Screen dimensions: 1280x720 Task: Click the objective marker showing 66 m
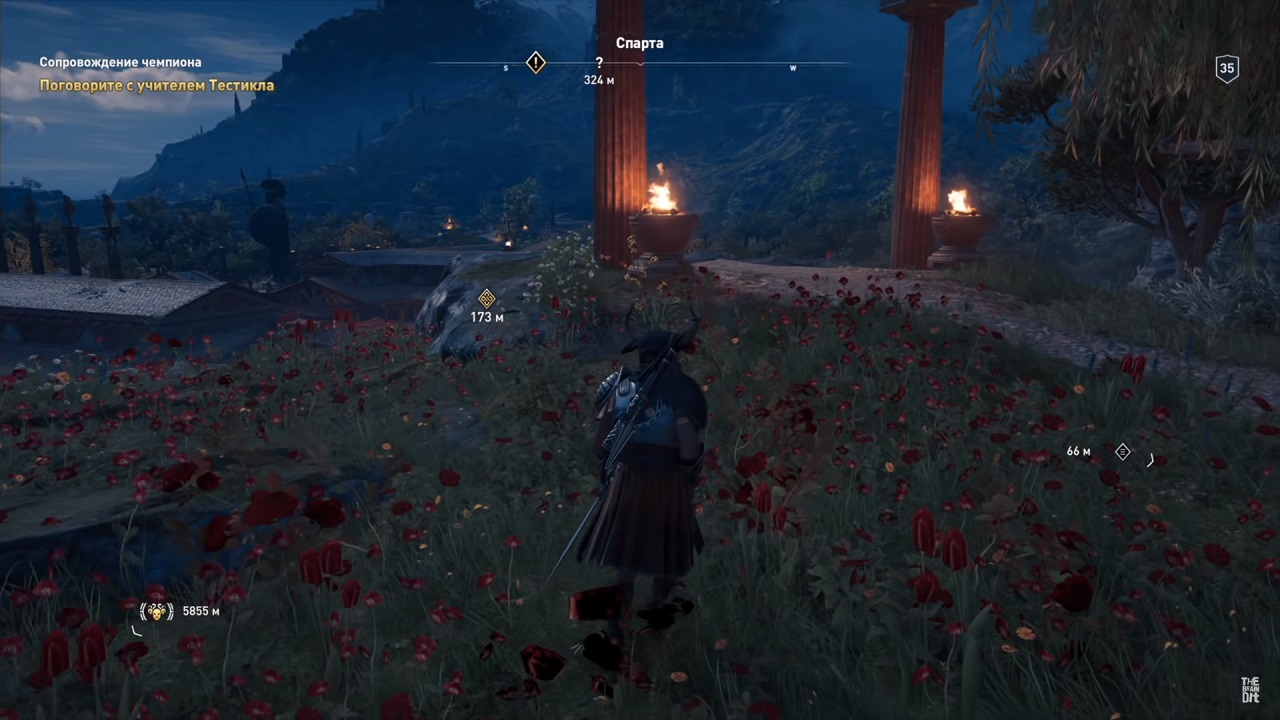(1122, 452)
